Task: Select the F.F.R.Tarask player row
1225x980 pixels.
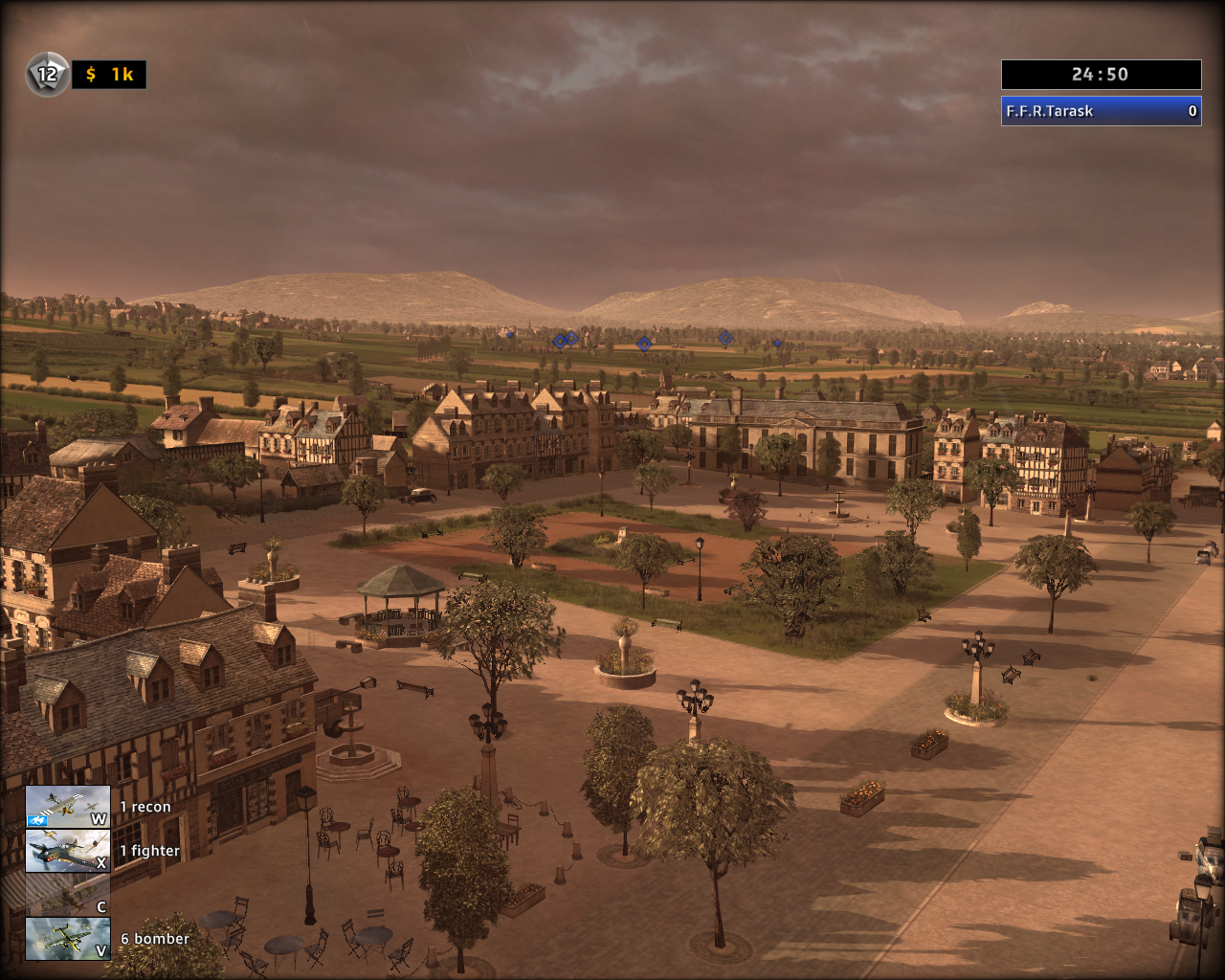Action: tap(1101, 111)
